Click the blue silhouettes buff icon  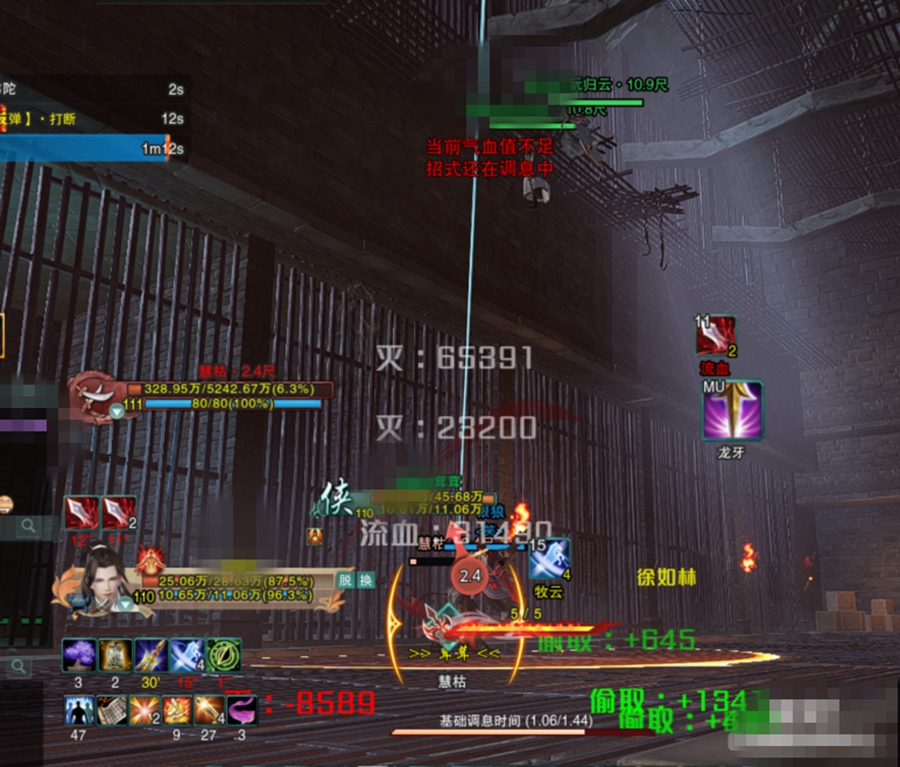80,711
